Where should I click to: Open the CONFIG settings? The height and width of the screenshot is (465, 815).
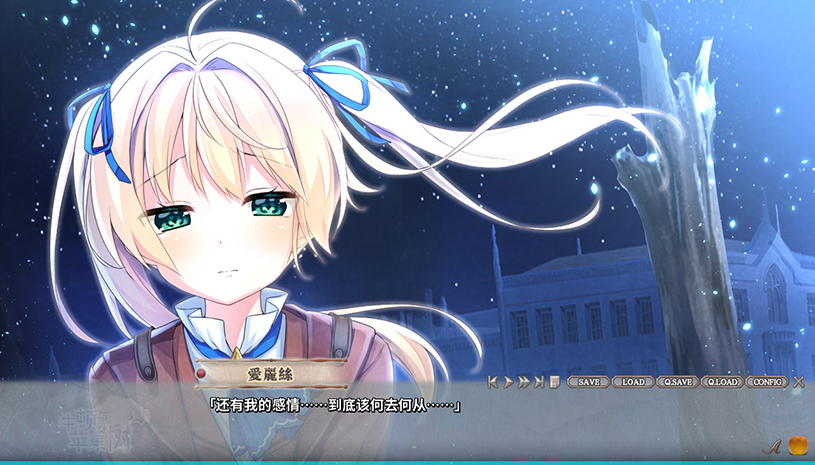click(x=768, y=382)
